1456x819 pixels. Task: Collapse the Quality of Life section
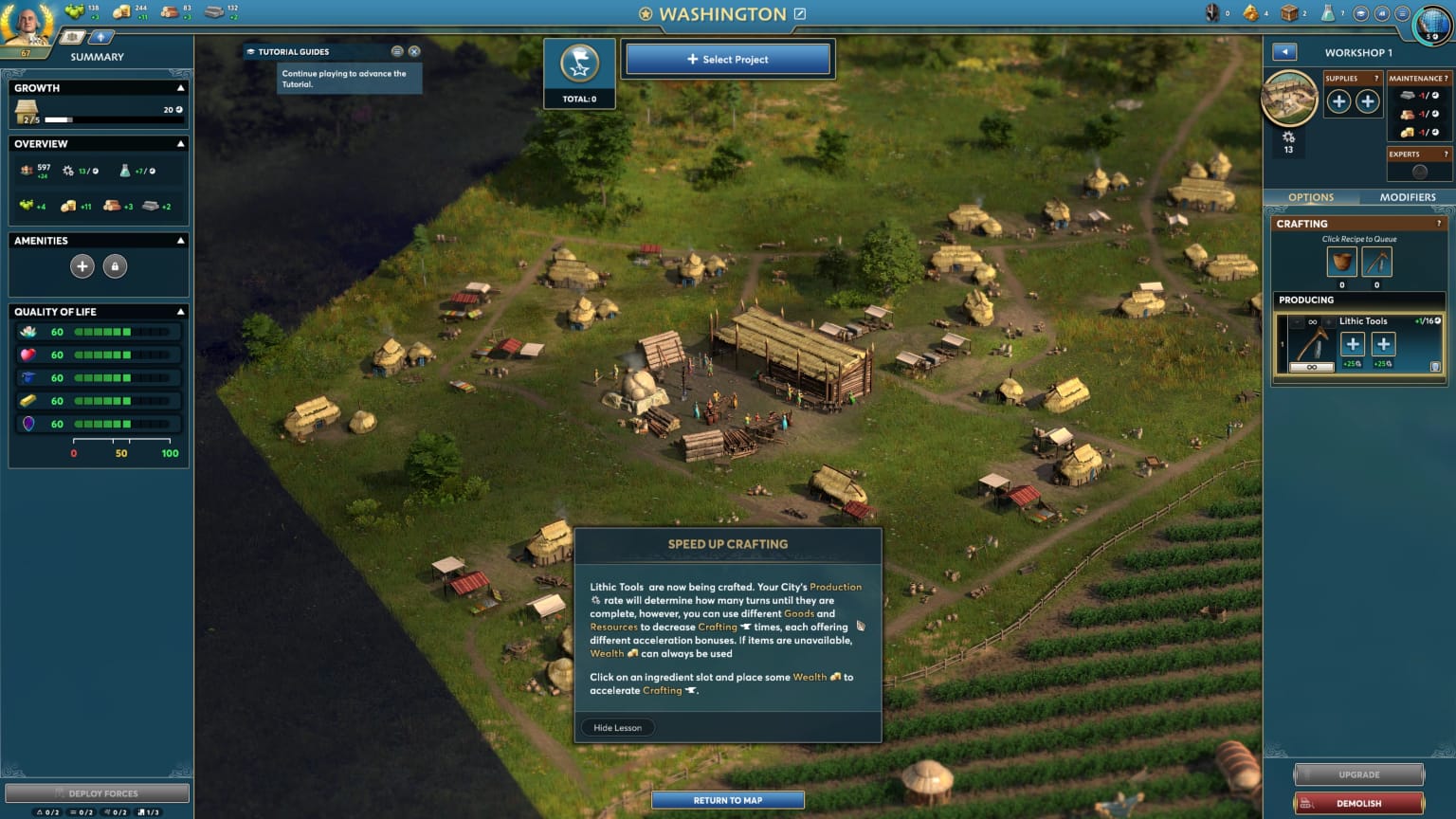tap(180, 312)
